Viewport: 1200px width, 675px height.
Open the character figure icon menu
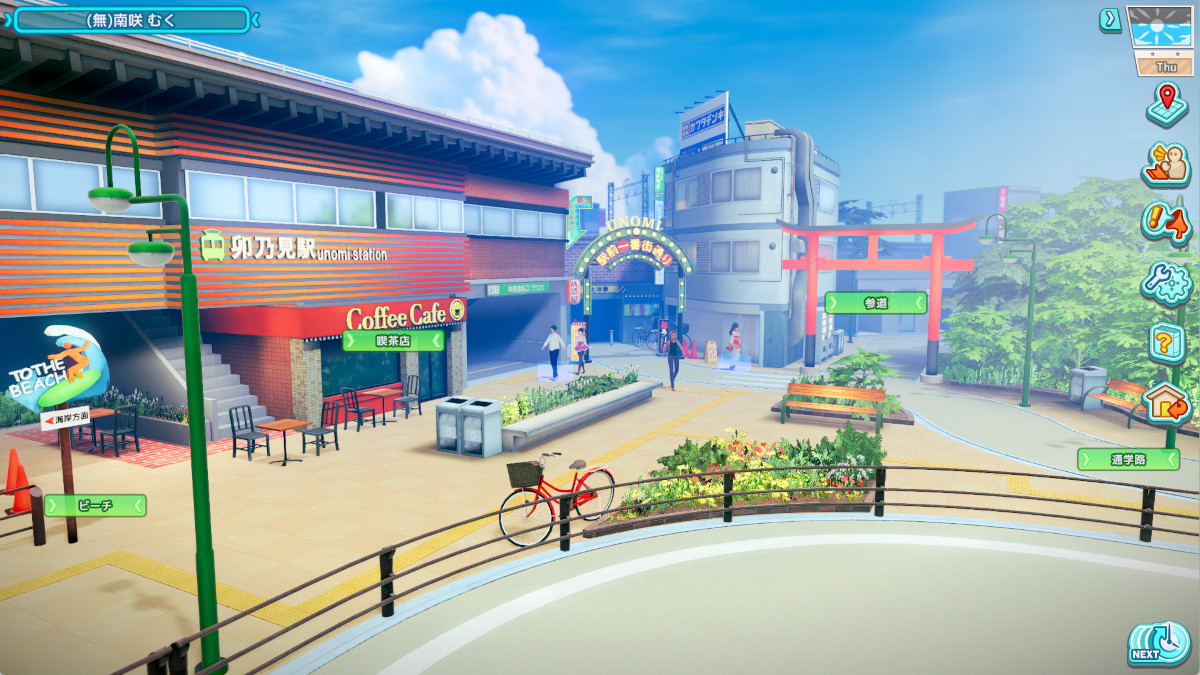pos(1165,163)
